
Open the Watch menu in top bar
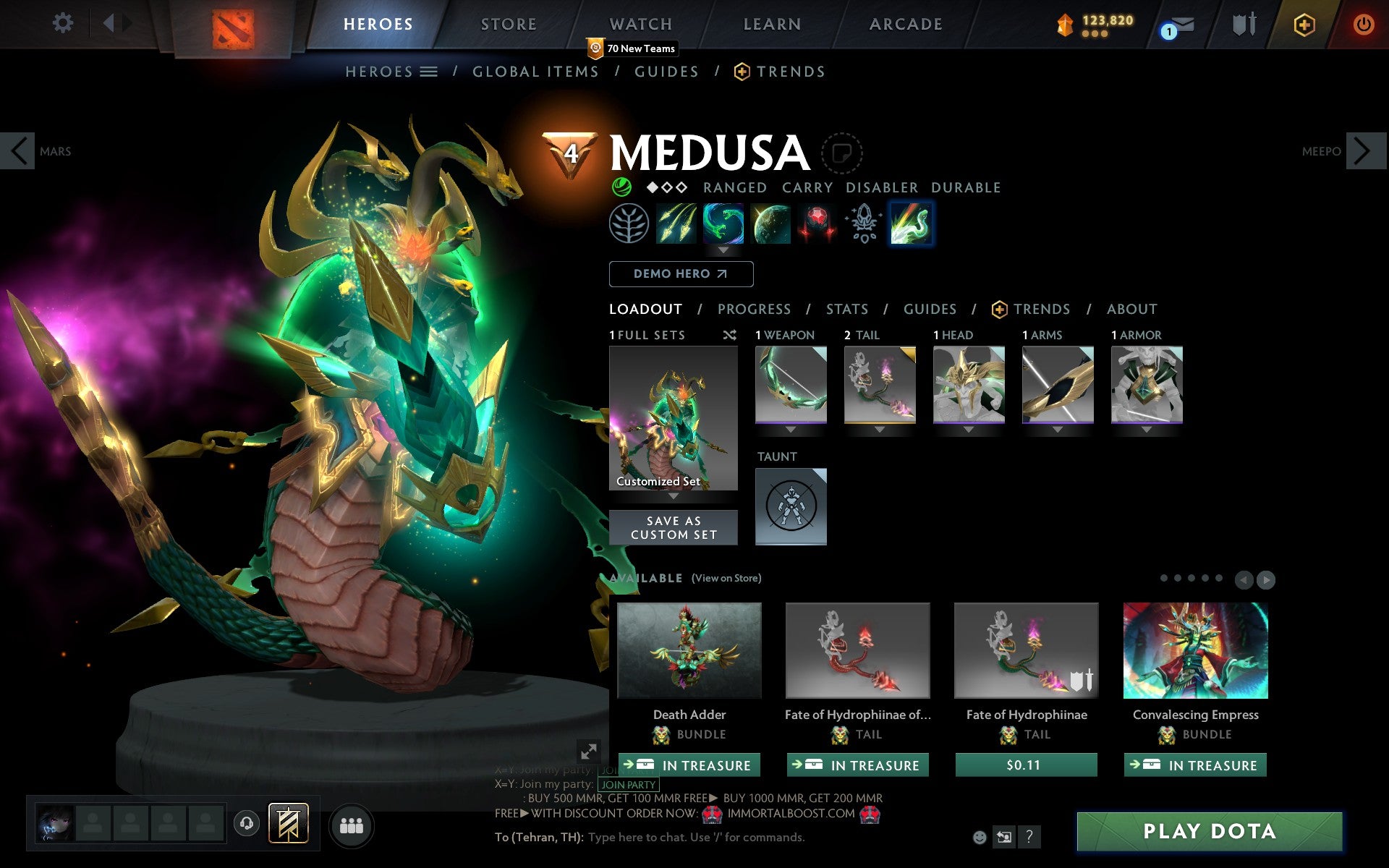[640, 22]
